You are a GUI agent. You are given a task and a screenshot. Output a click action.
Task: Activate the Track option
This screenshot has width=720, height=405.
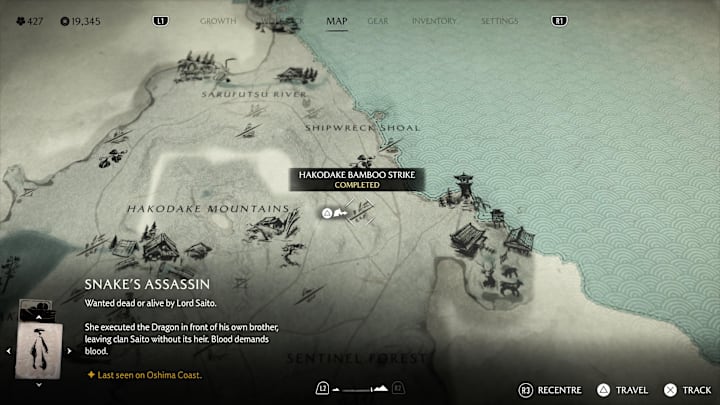(692, 389)
